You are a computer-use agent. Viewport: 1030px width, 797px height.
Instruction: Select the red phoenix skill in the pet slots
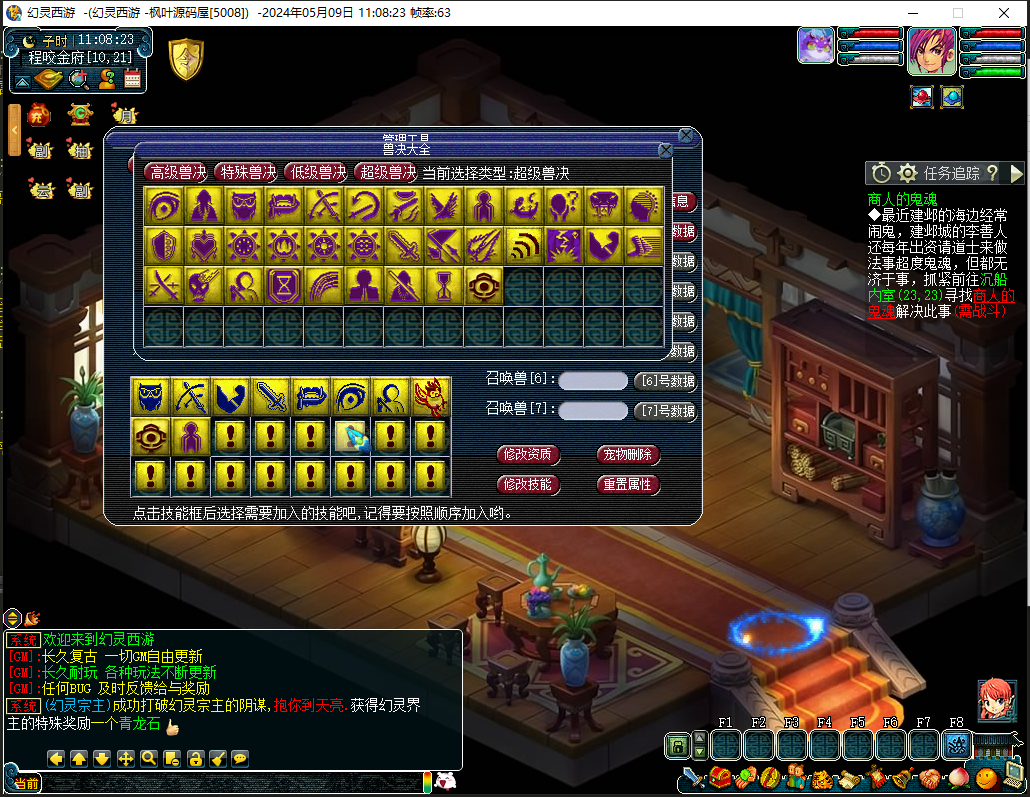coord(430,397)
